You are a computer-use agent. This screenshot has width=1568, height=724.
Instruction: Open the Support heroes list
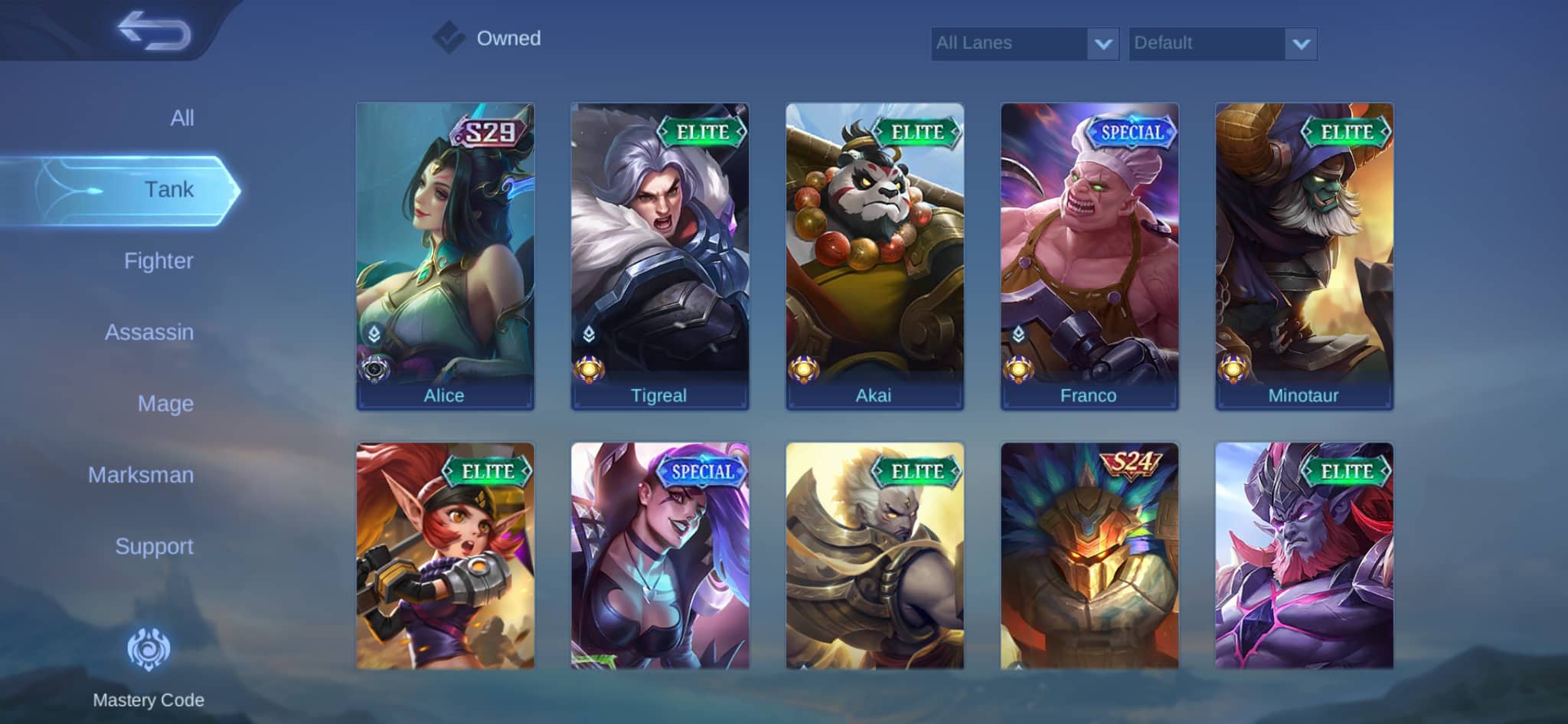pos(154,547)
